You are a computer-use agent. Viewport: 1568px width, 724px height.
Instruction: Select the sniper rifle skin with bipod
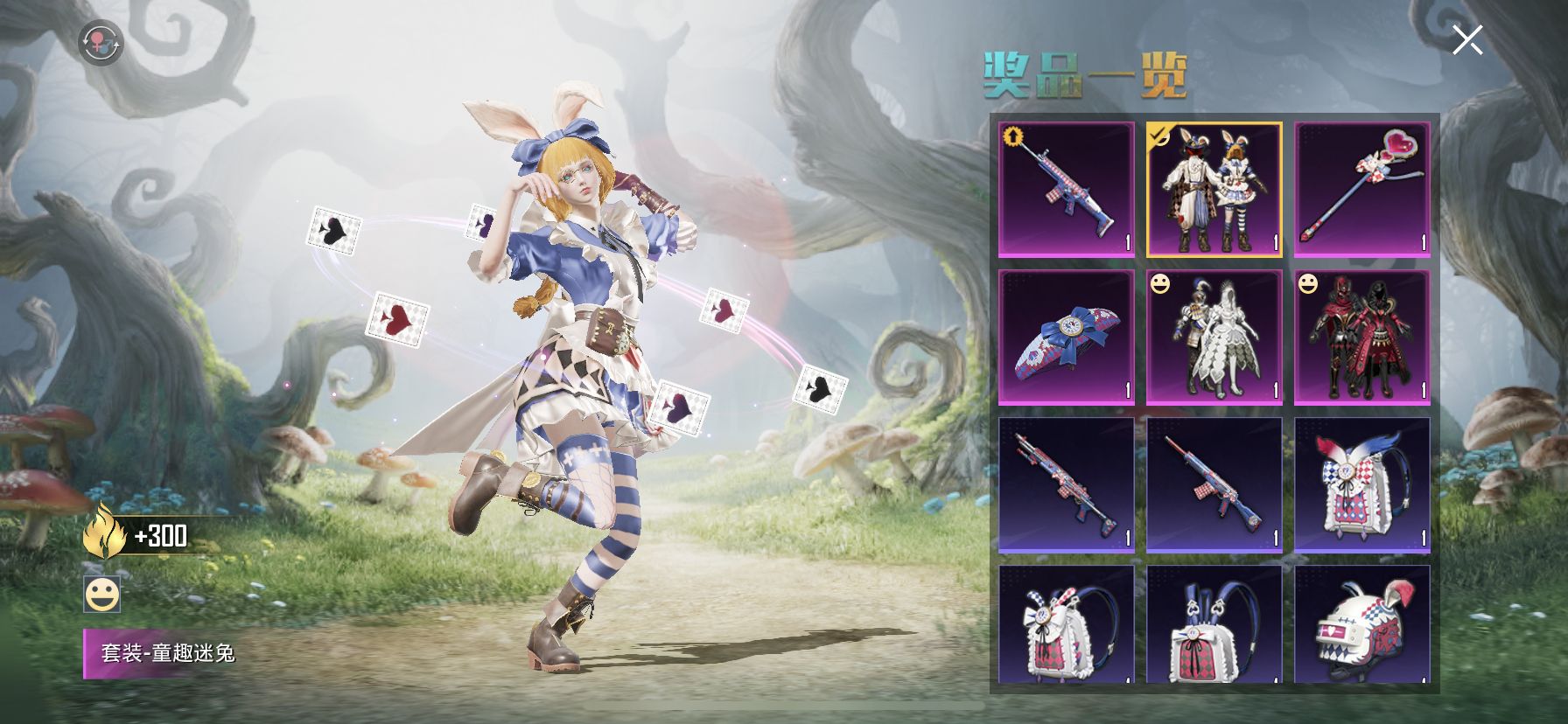click(x=1066, y=485)
